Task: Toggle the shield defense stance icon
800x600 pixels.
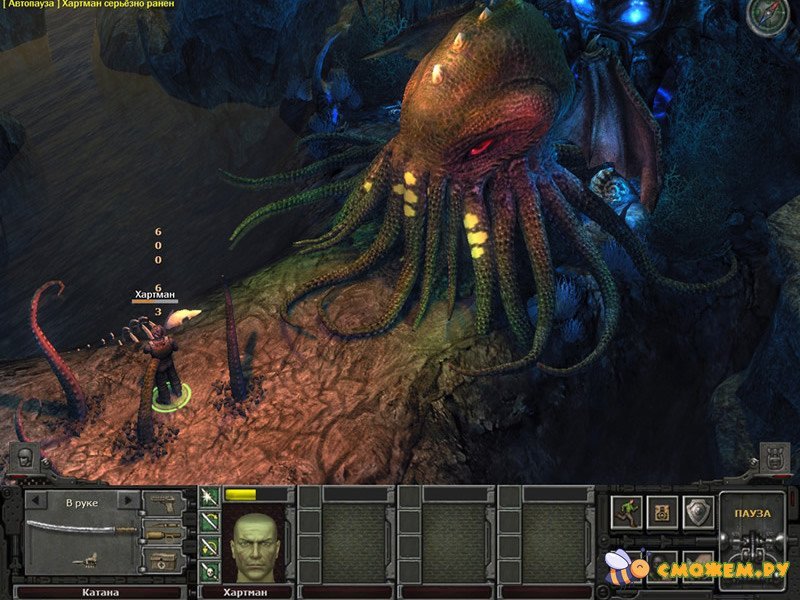Action: [x=698, y=512]
